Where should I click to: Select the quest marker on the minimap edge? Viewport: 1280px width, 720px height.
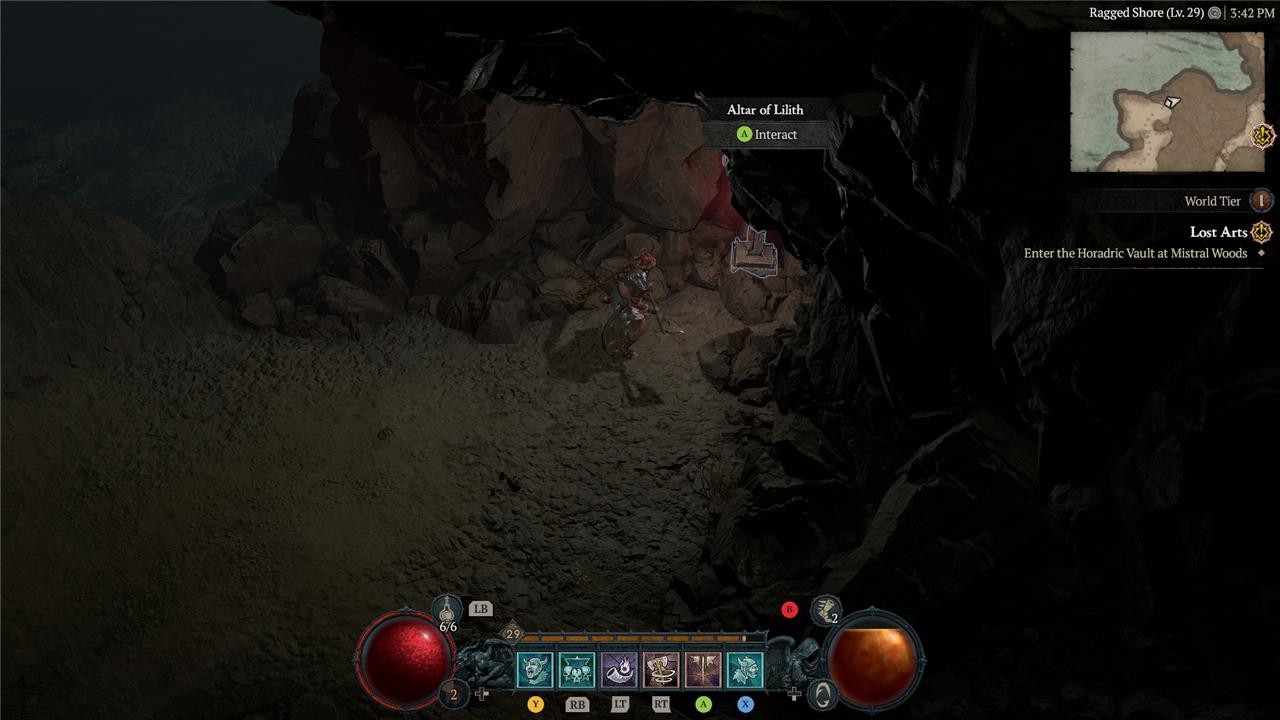[x=1264, y=135]
